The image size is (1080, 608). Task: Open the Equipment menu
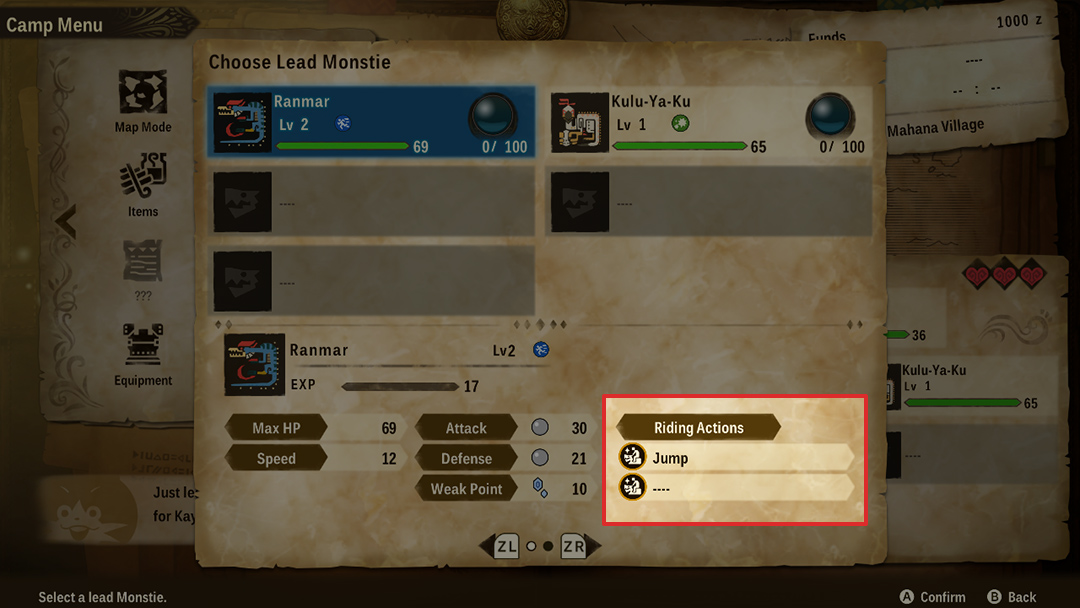click(x=143, y=354)
